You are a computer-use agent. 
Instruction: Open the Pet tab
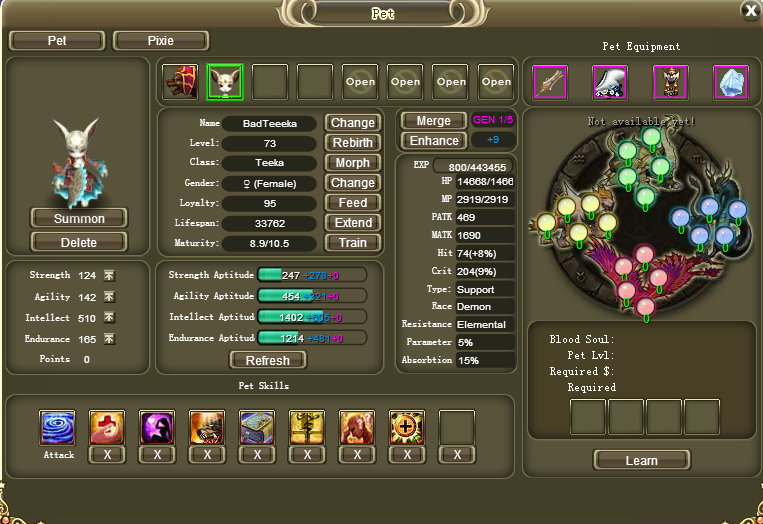57,41
